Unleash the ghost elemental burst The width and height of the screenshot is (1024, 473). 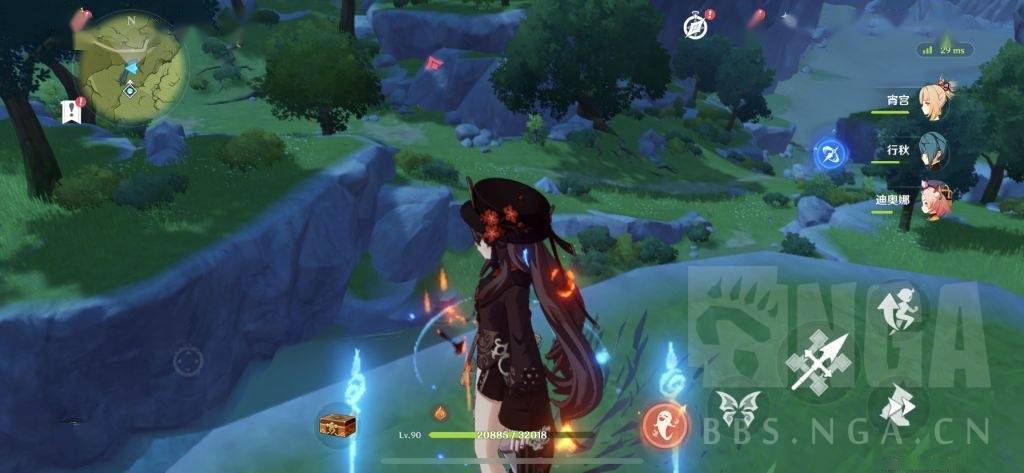coord(665,424)
